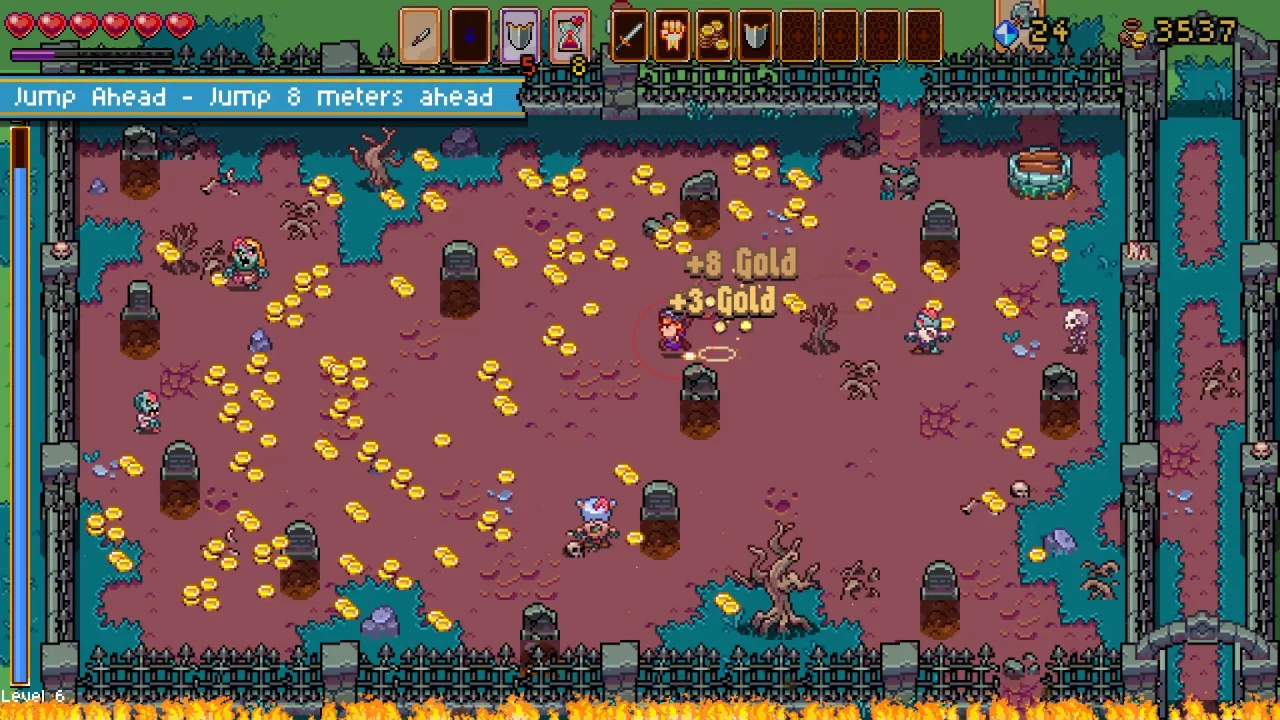Select the purple potion card
The height and width of the screenshot is (720, 1280).
click(x=470, y=36)
